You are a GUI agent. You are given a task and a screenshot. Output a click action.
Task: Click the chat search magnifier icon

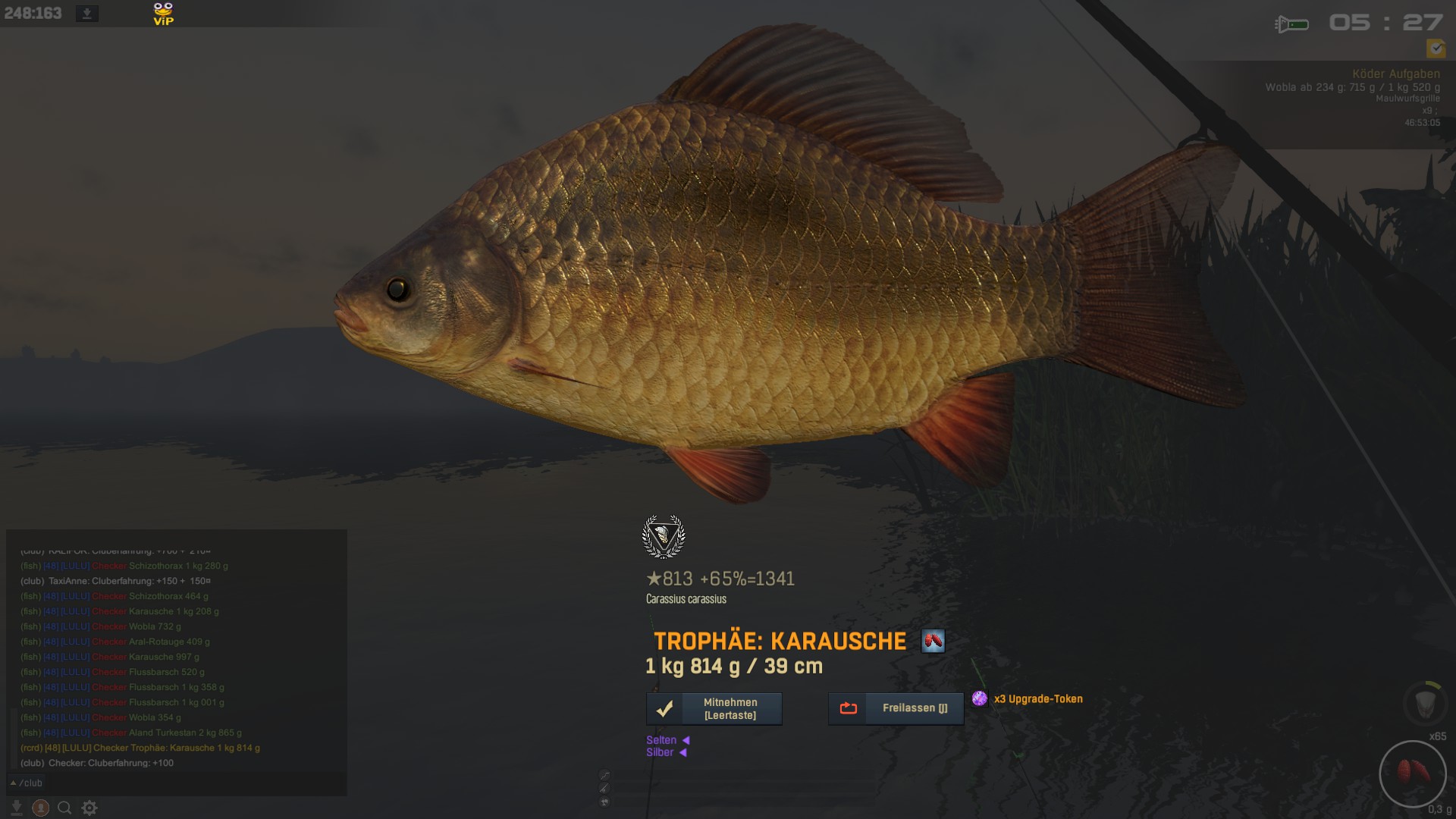(65, 808)
